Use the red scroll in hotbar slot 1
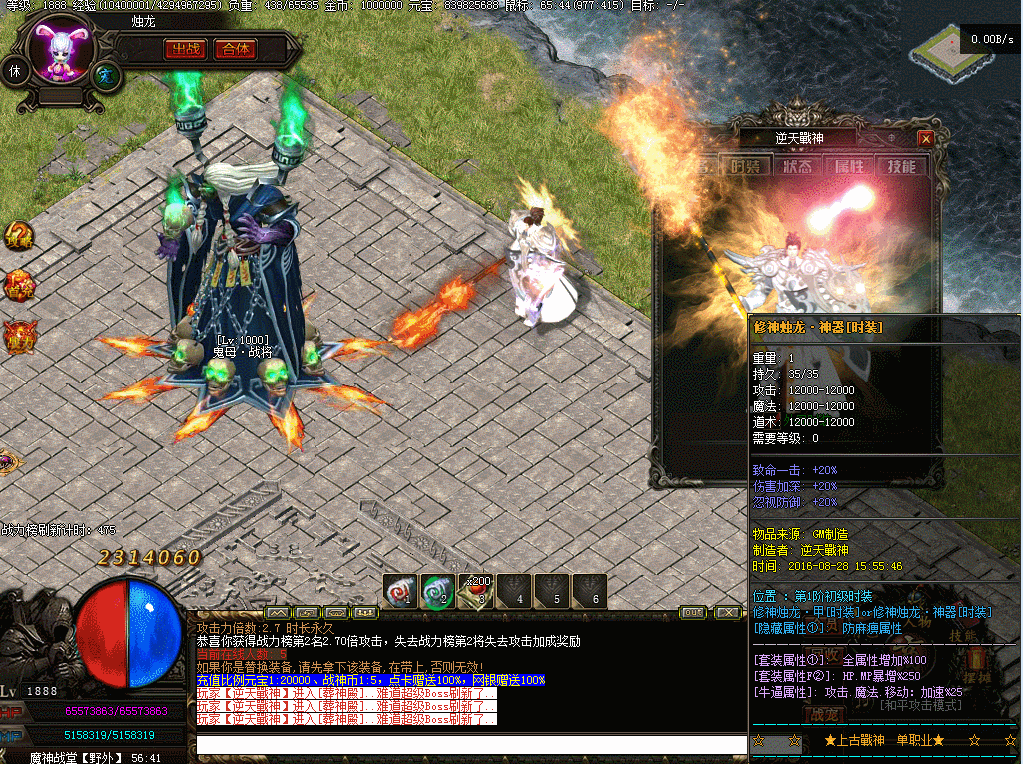 [x=401, y=590]
